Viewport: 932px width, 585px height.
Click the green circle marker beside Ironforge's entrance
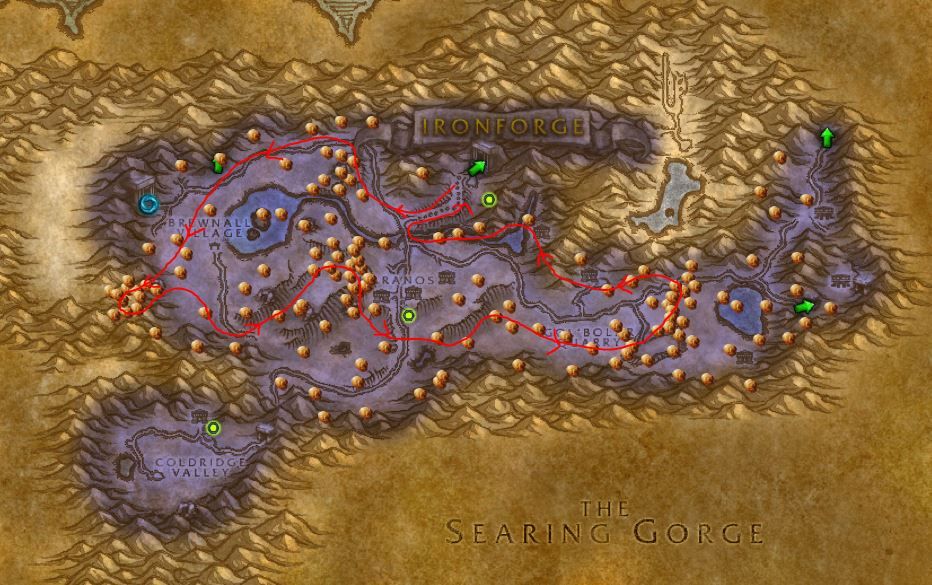(488, 200)
